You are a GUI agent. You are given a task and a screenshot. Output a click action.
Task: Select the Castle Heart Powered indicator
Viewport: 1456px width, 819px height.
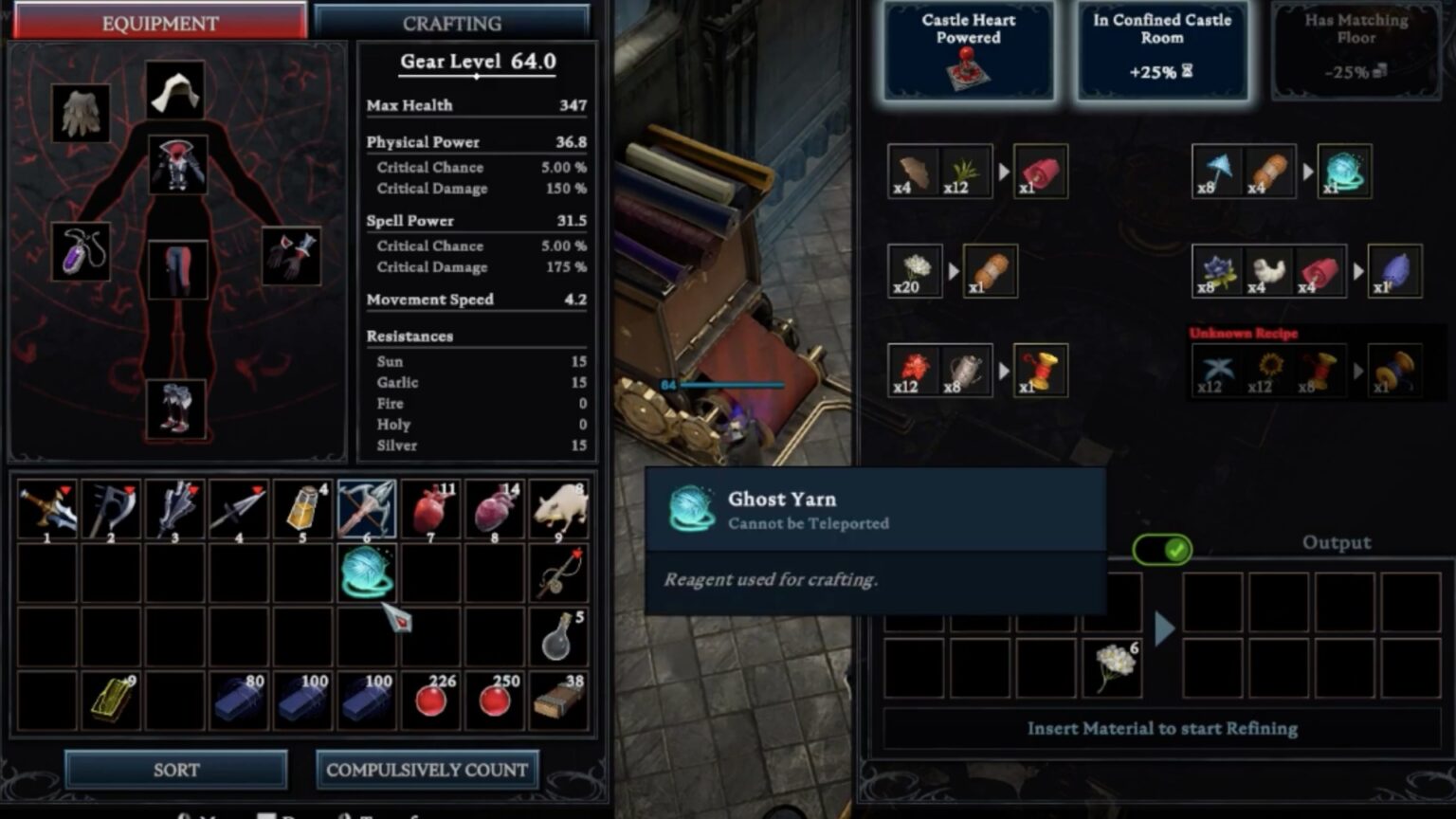pyautogui.click(x=966, y=49)
